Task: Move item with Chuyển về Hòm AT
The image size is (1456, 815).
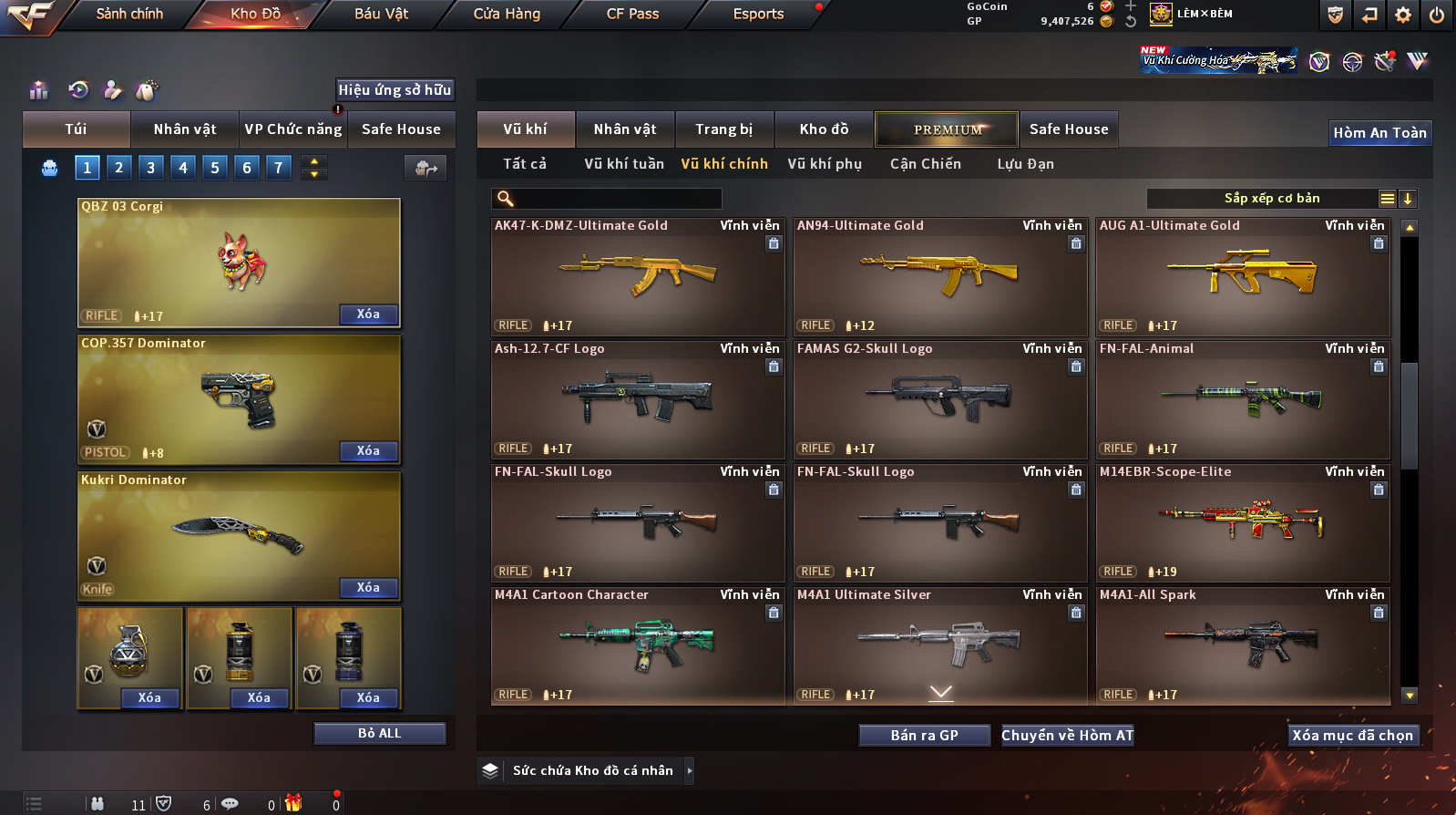Action: click(1067, 736)
